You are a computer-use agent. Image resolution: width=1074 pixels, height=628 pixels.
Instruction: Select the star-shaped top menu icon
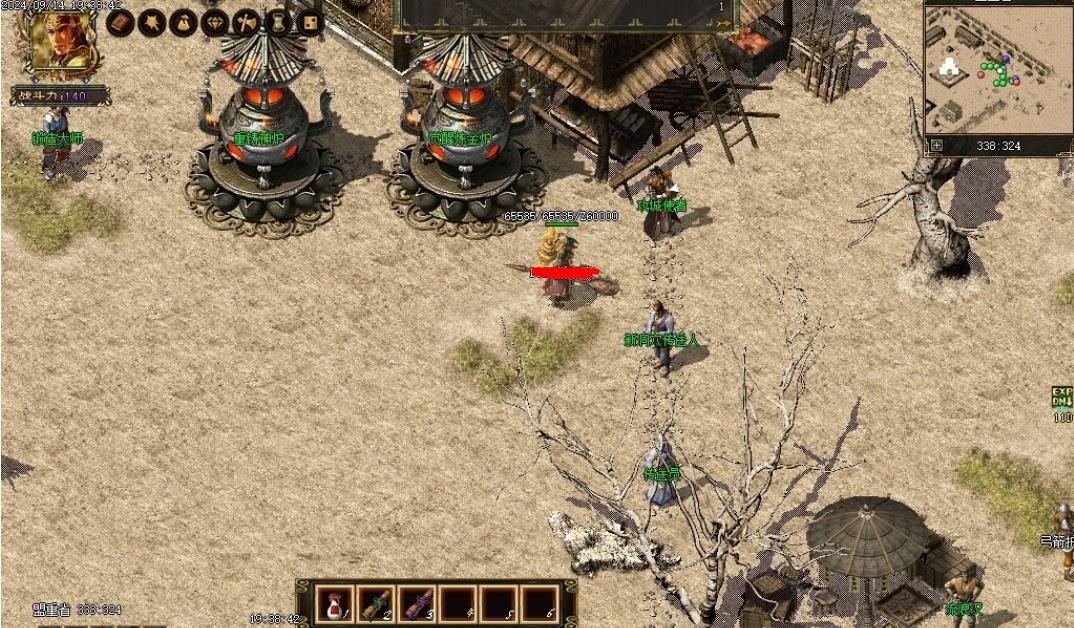(x=151, y=22)
